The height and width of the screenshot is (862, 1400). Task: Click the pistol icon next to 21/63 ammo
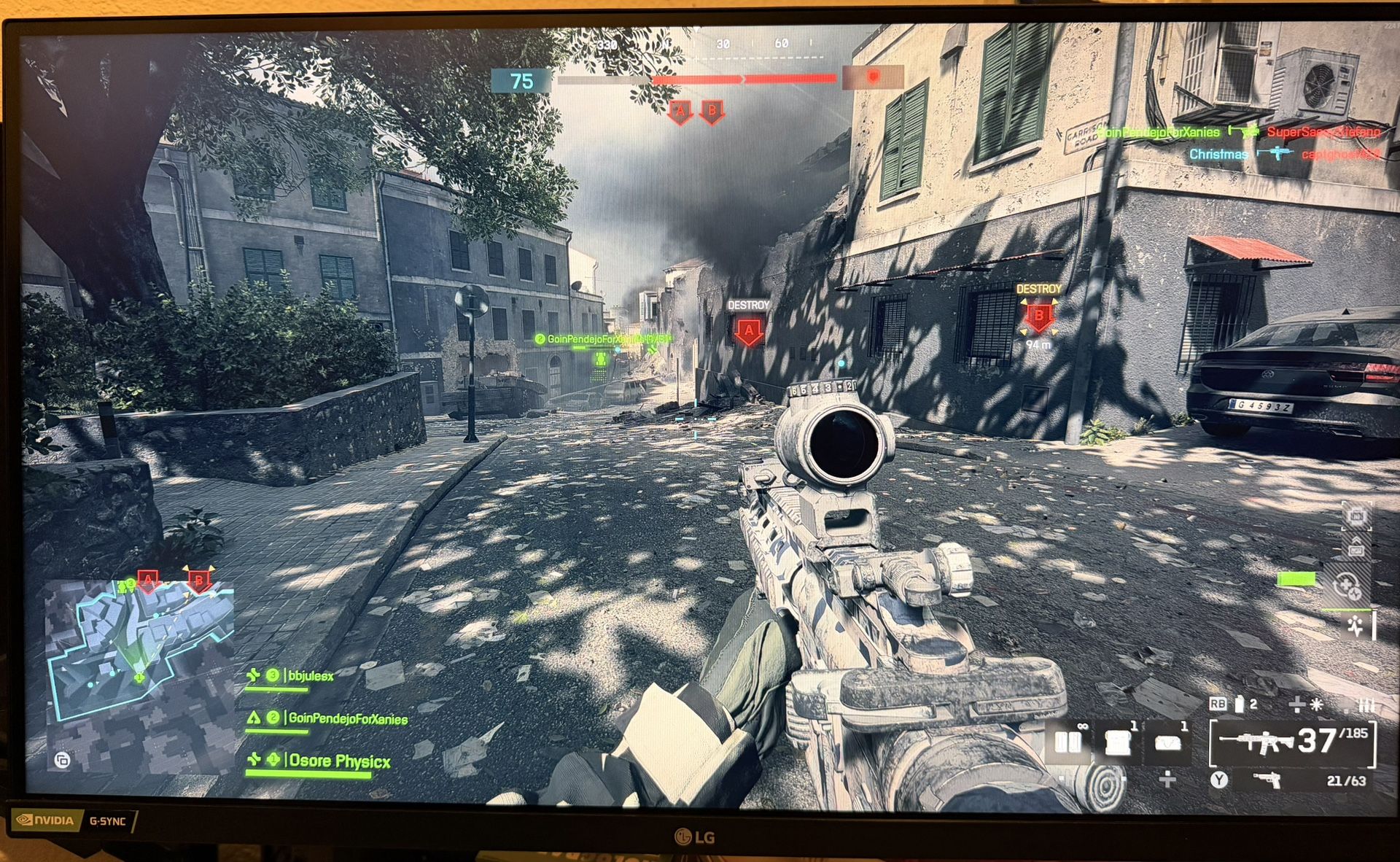coord(1266,780)
